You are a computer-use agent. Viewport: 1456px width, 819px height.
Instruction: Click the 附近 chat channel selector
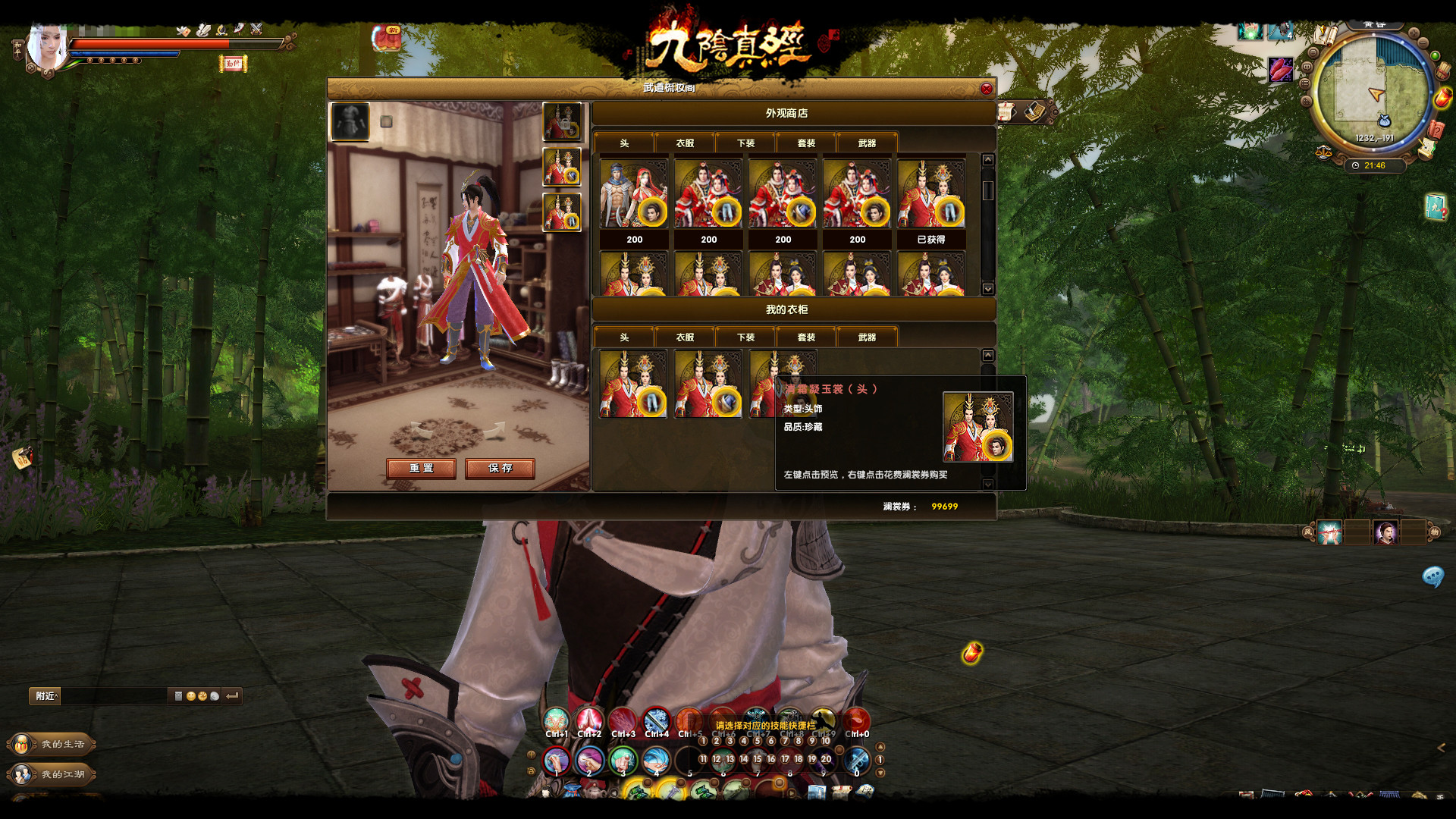(45, 695)
